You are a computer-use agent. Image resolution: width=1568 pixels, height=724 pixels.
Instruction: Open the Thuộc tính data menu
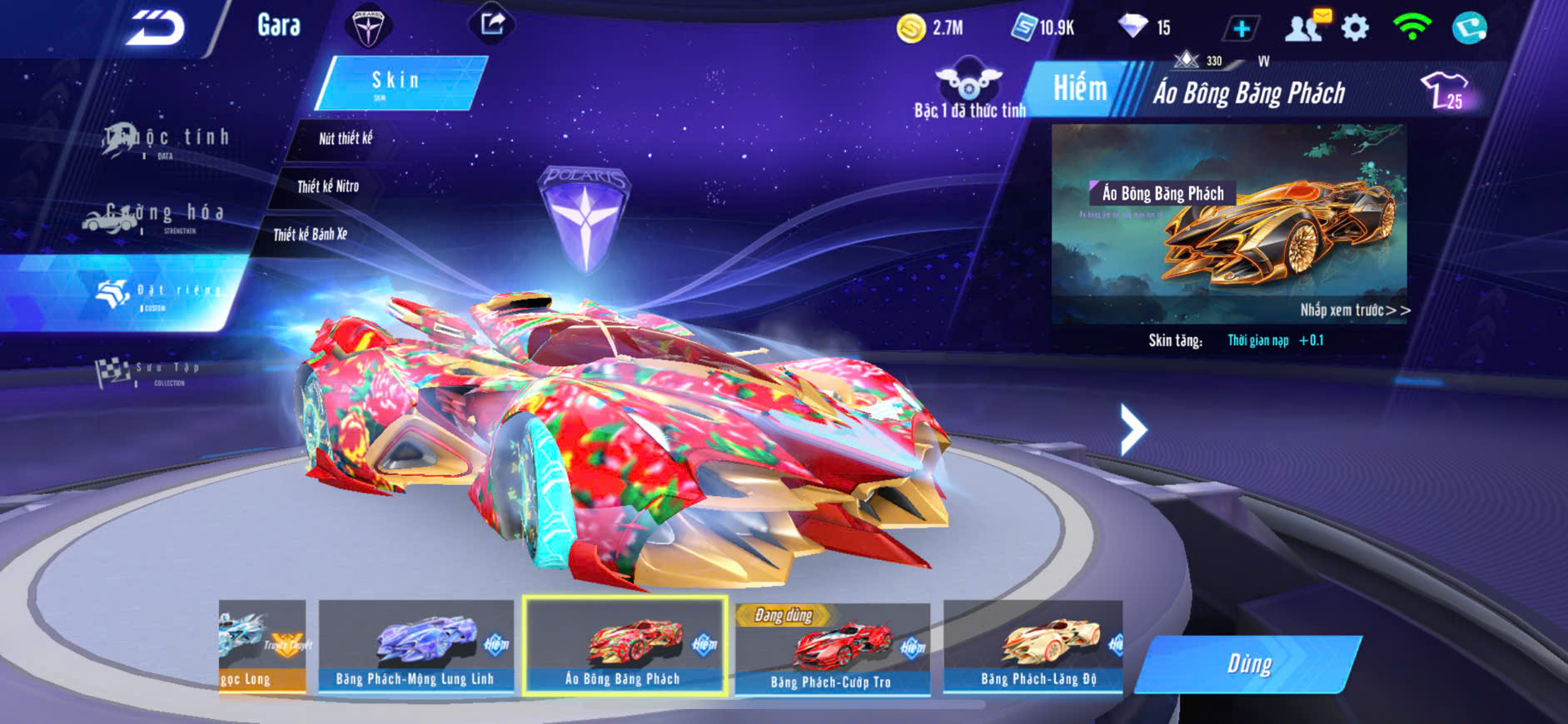coord(167,140)
